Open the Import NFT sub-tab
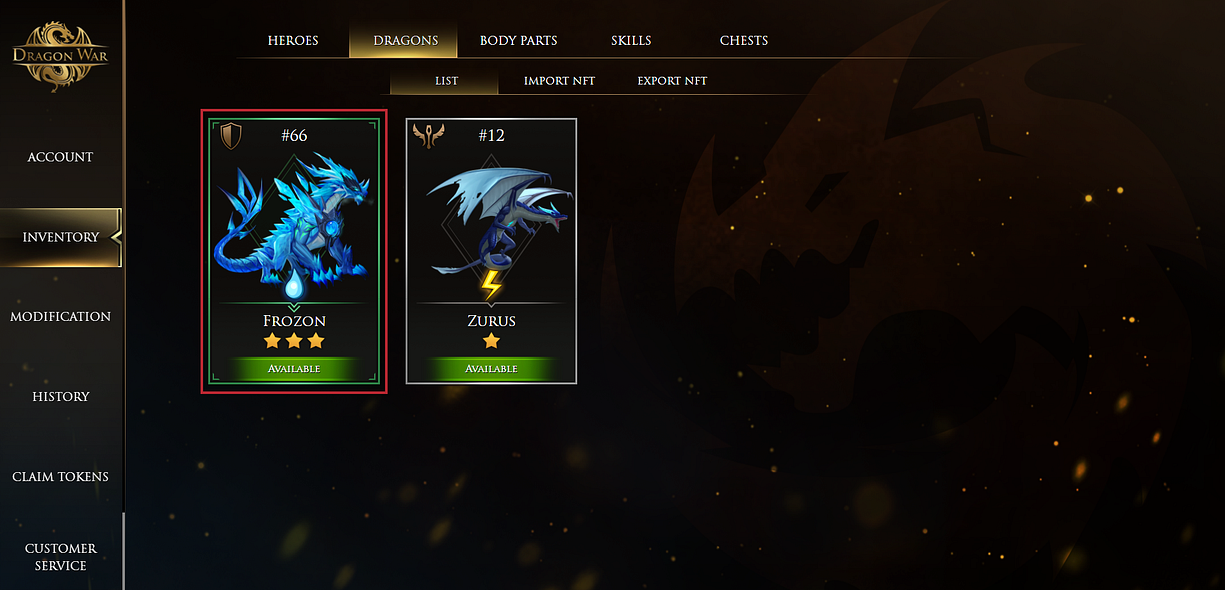The width and height of the screenshot is (1225, 590). (559, 81)
